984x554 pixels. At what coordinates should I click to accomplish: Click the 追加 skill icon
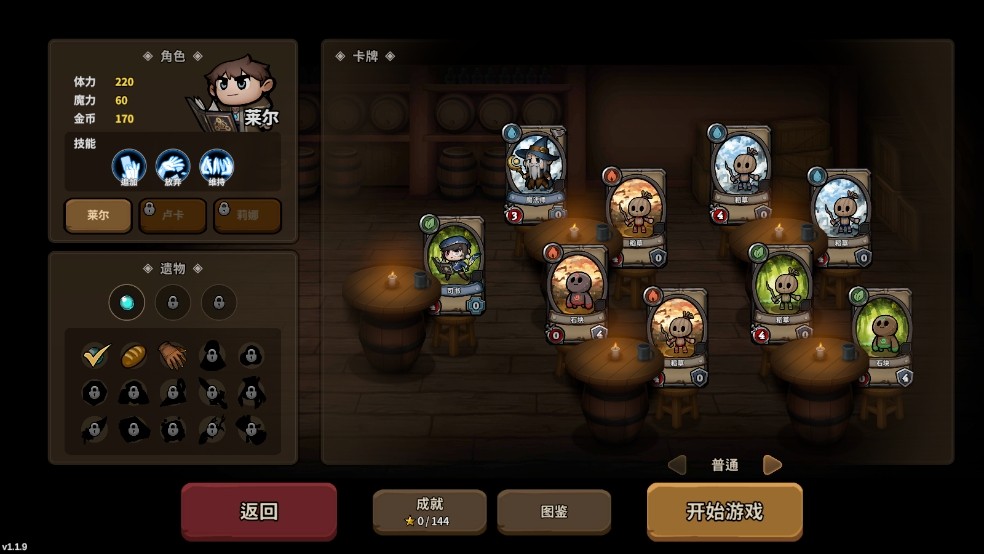[x=129, y=166]
